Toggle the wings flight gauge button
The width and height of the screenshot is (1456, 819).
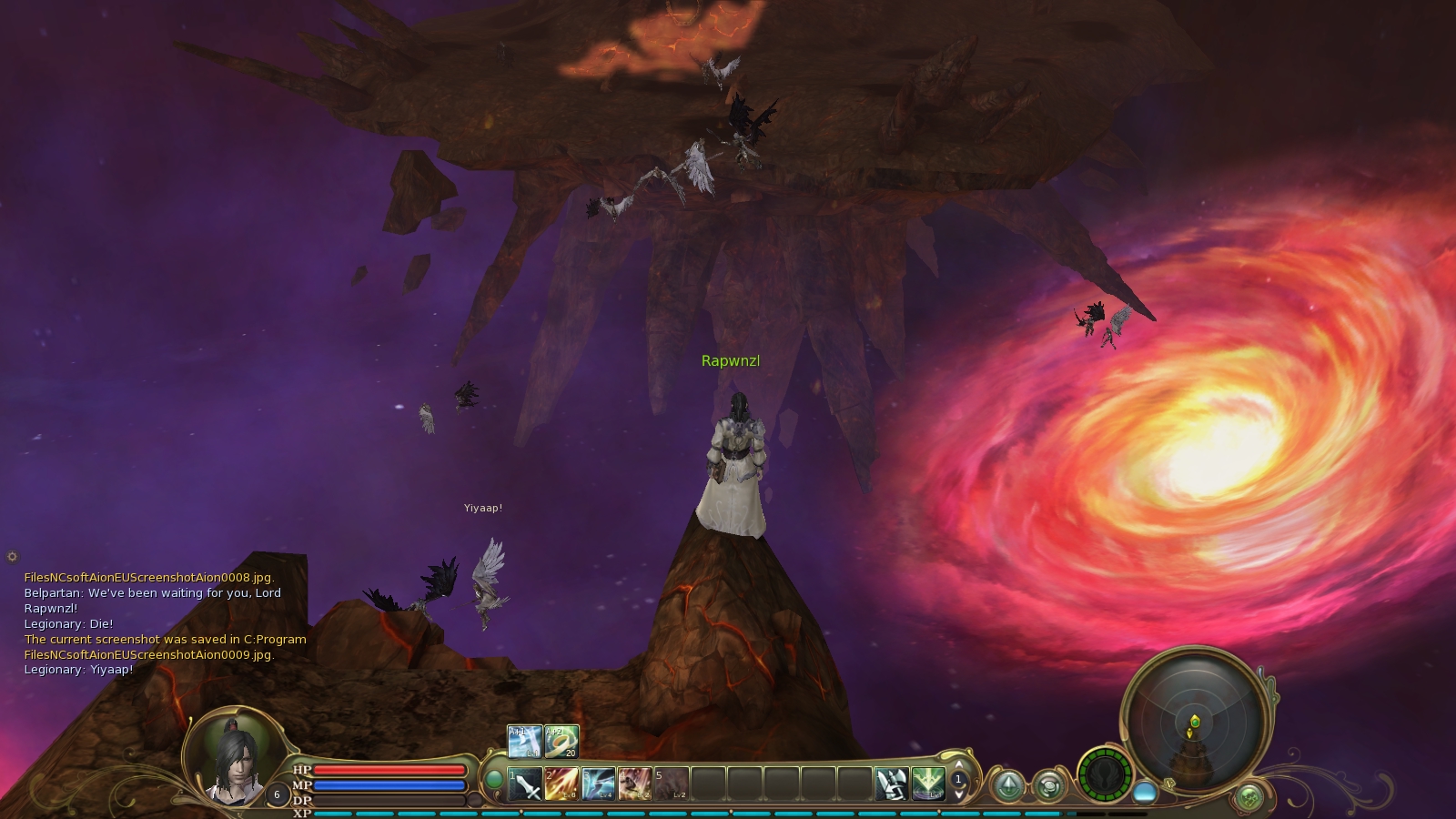(x=1105, y=774)
